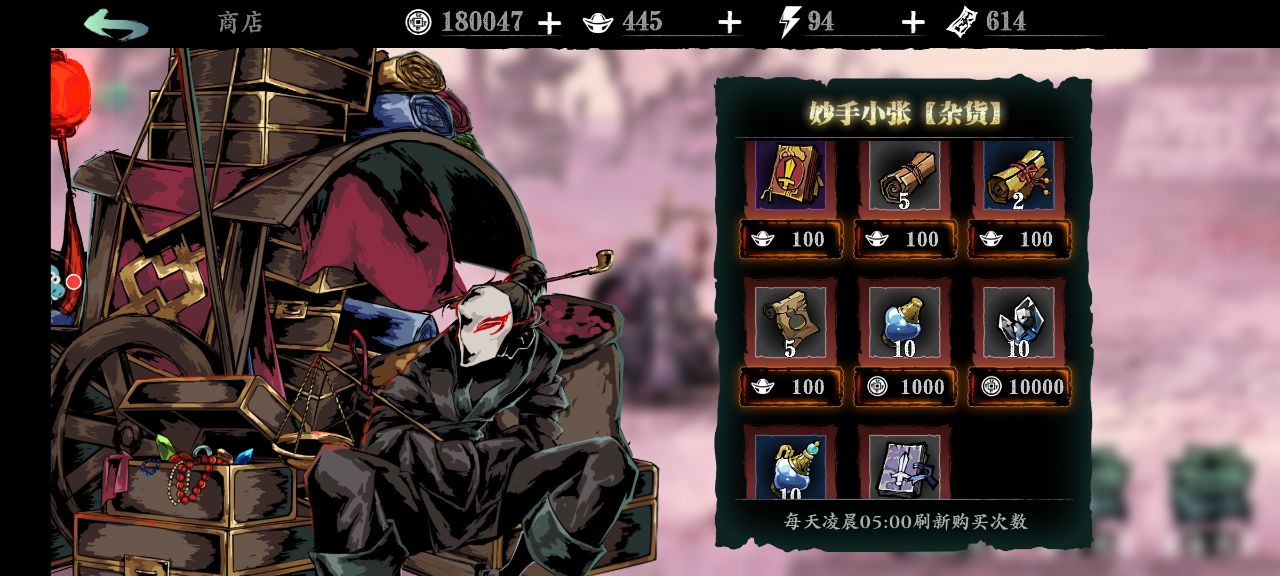Add more silver ingots with the plus
This screenshot has width=1280, height=576.
point(730,23)
